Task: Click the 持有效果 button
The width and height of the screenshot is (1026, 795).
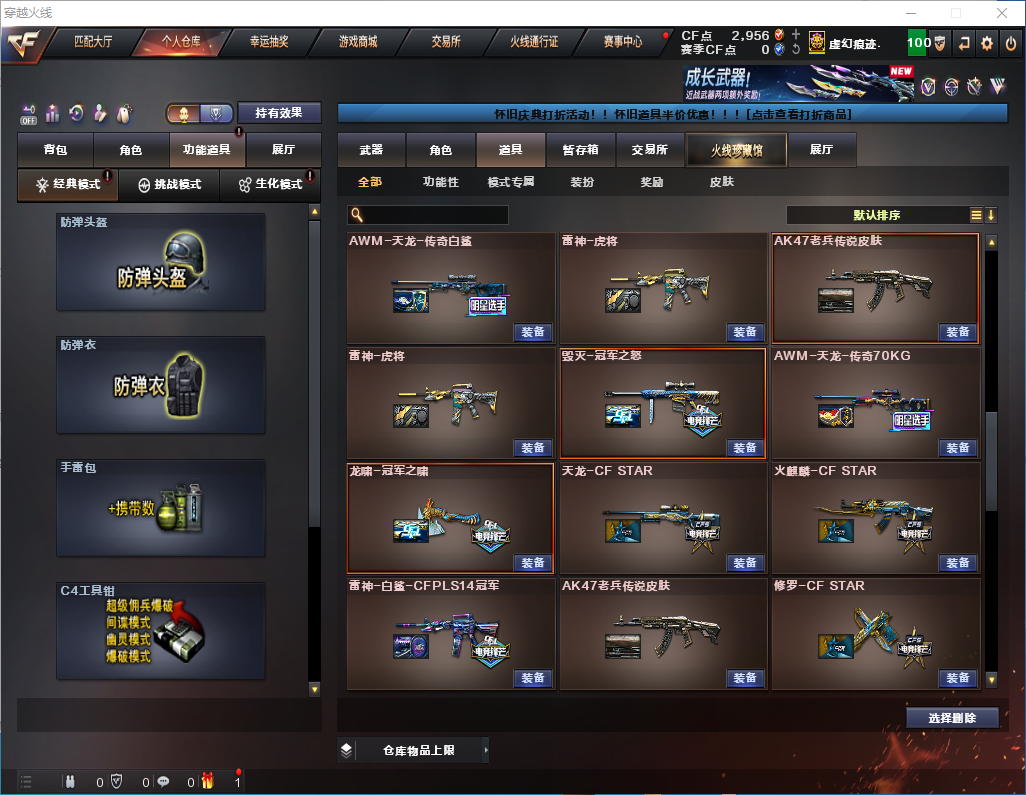Action: click(x=279, y=113)
